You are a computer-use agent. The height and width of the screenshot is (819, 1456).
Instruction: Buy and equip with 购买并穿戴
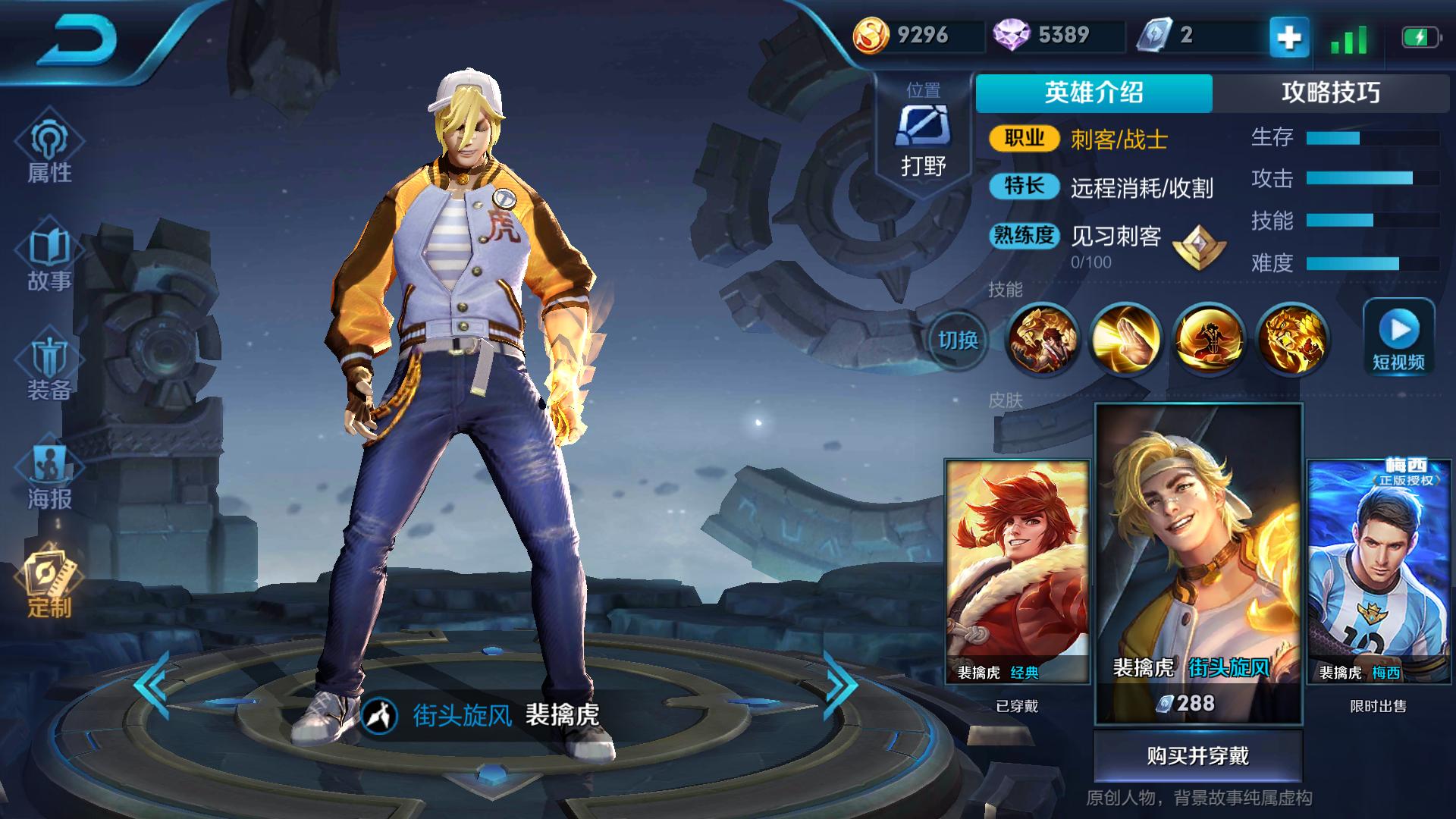point(1197,756)
